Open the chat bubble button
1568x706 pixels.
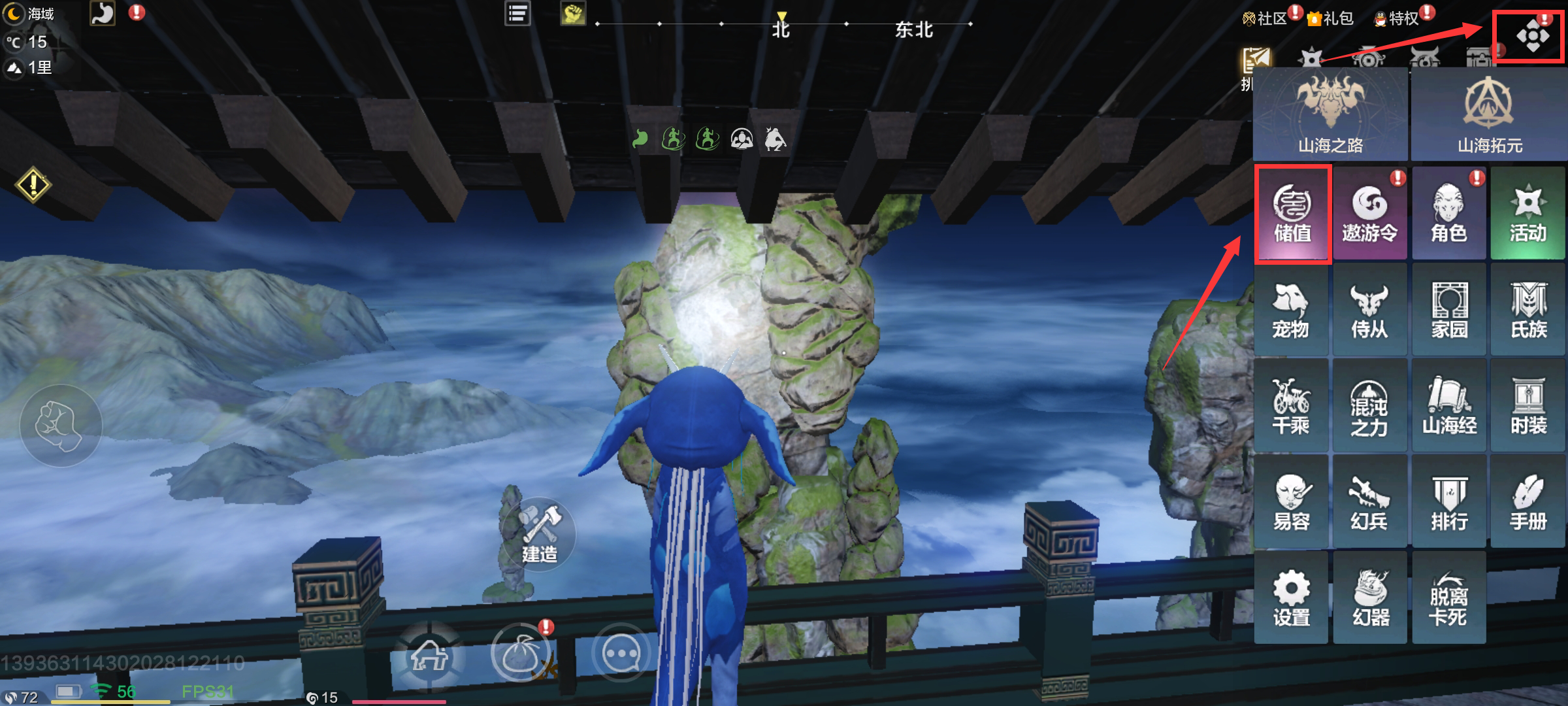(621, 654)
